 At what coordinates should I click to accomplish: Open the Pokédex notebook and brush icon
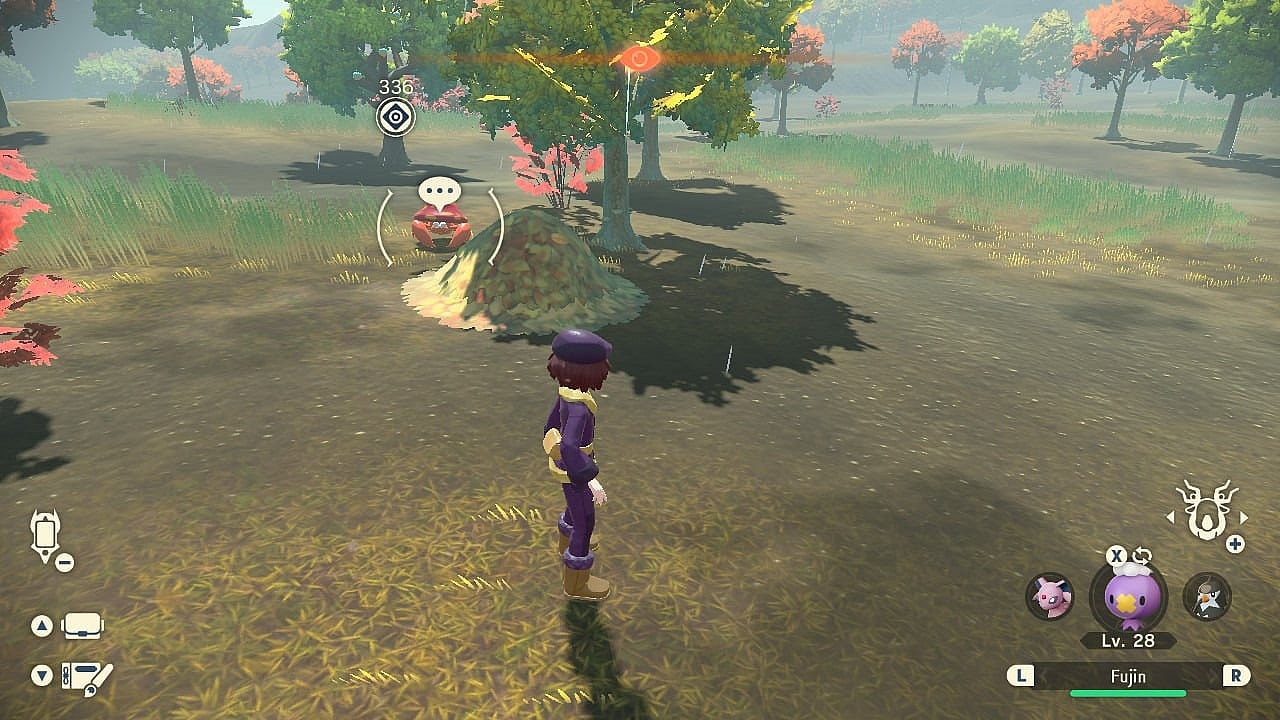coord(87,677)
